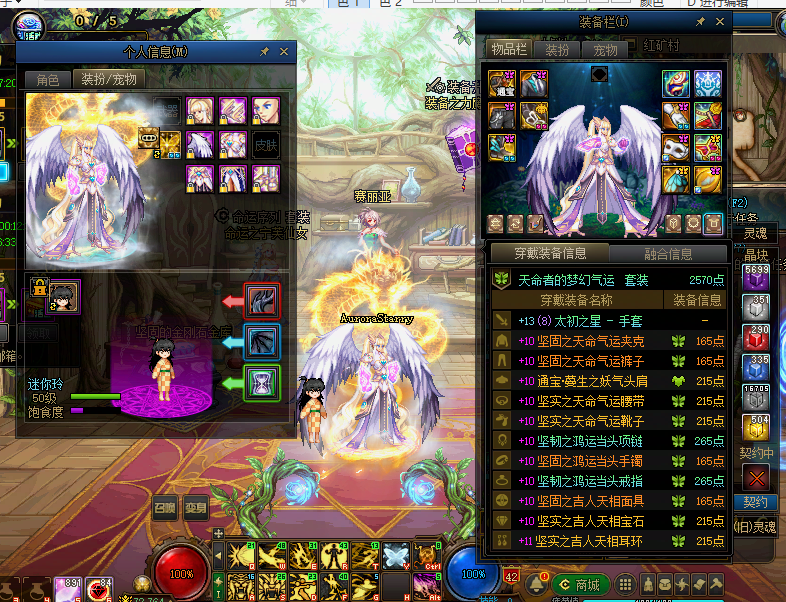Select the 装扮/宠物 costume and pet tab
The height and width of the screenshot is (602, 786).
point(108,79)
